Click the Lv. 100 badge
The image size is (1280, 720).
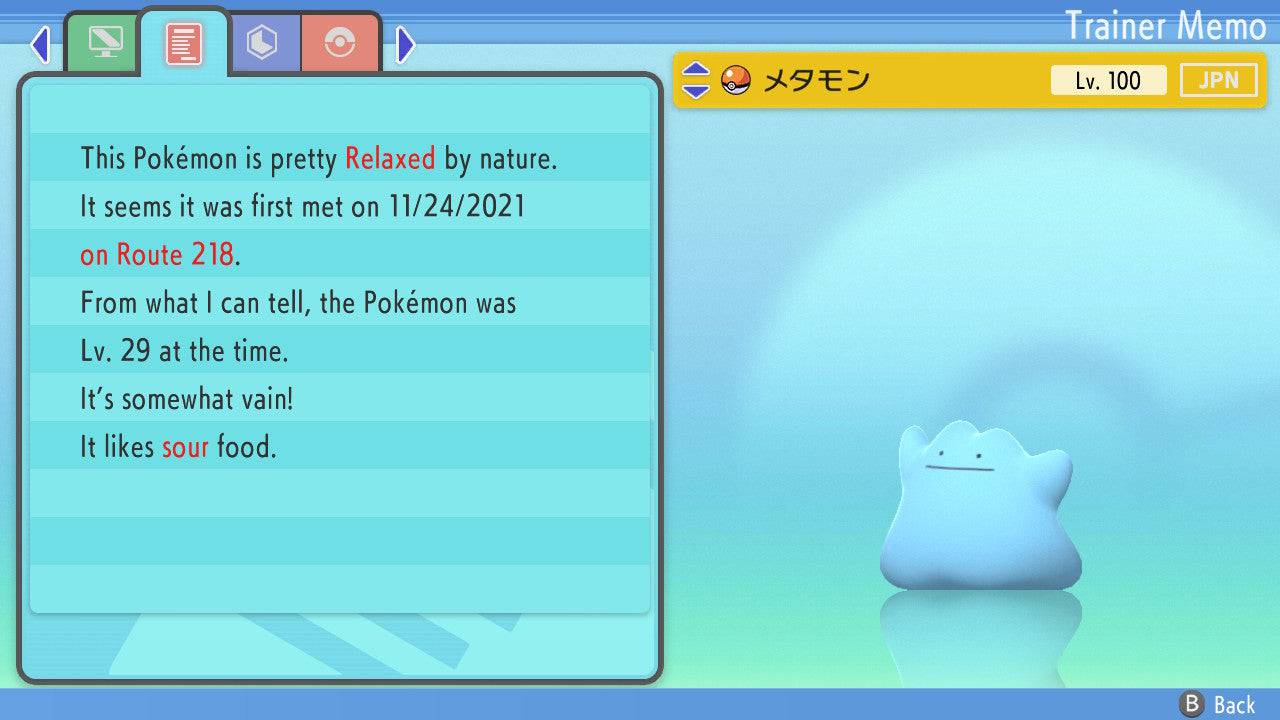tap(1108, 80)
